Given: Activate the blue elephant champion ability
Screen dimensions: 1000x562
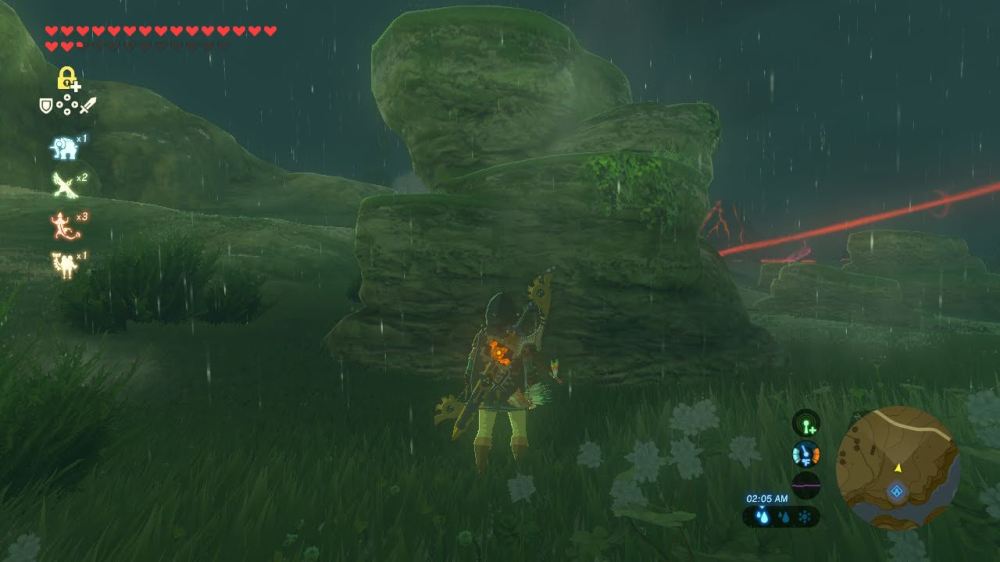Looking at the screenshot, I should 64,148.
